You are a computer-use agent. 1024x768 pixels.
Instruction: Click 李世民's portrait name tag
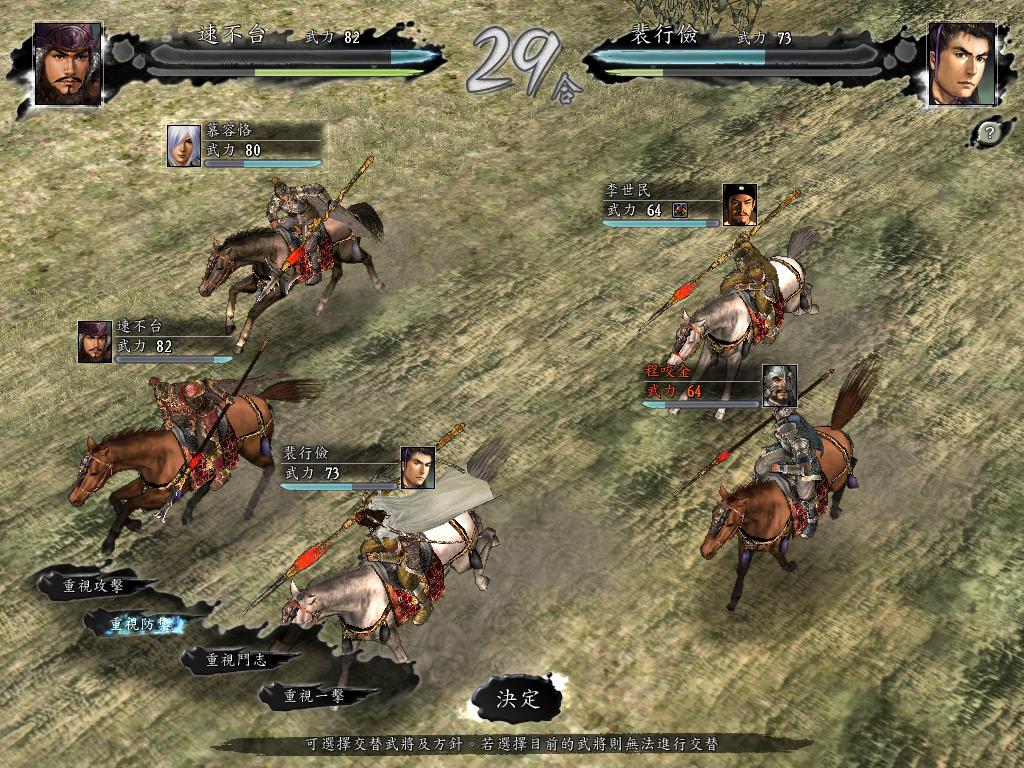click(739, 204)
